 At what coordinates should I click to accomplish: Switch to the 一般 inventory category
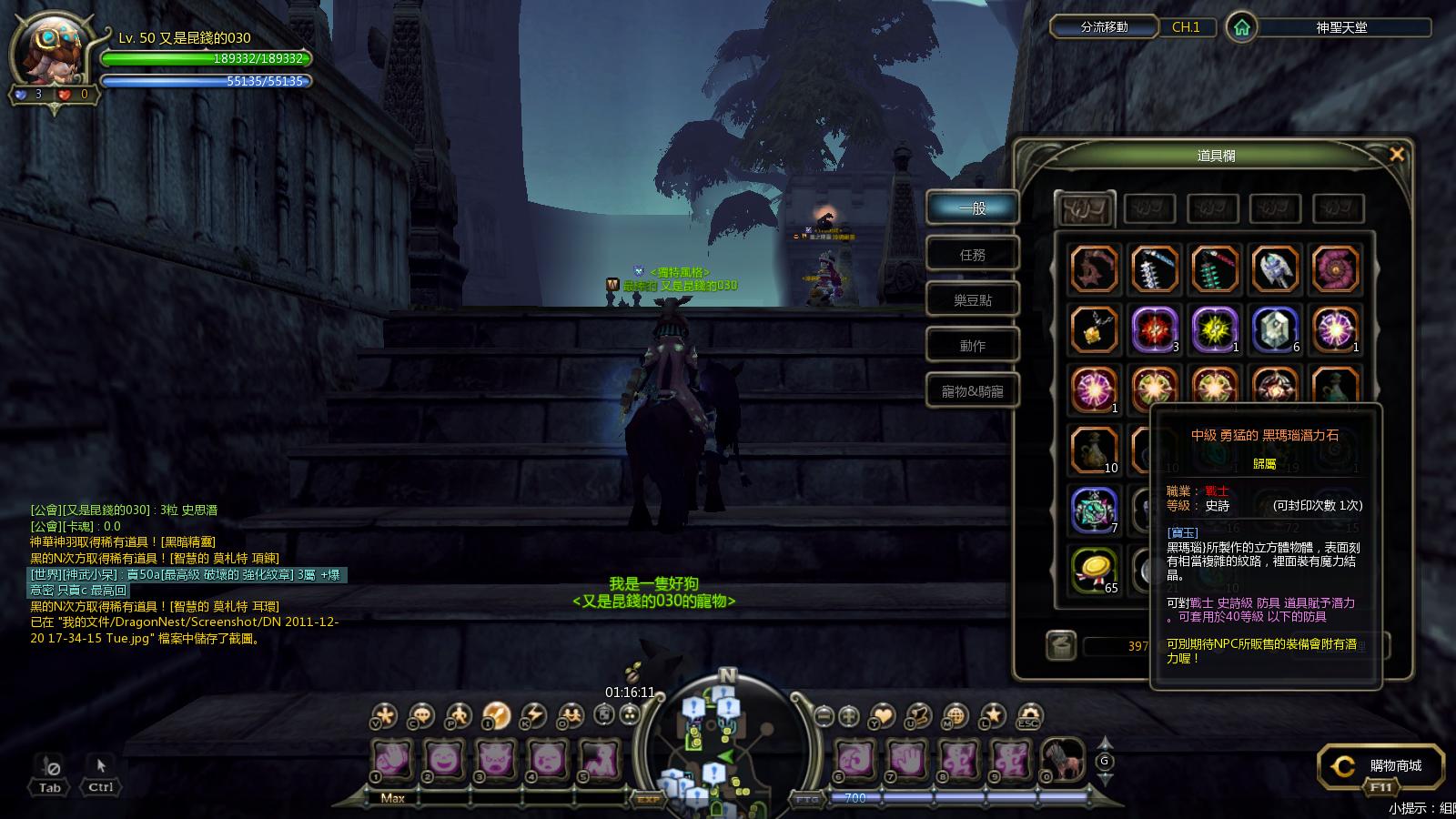click(972, 208)
